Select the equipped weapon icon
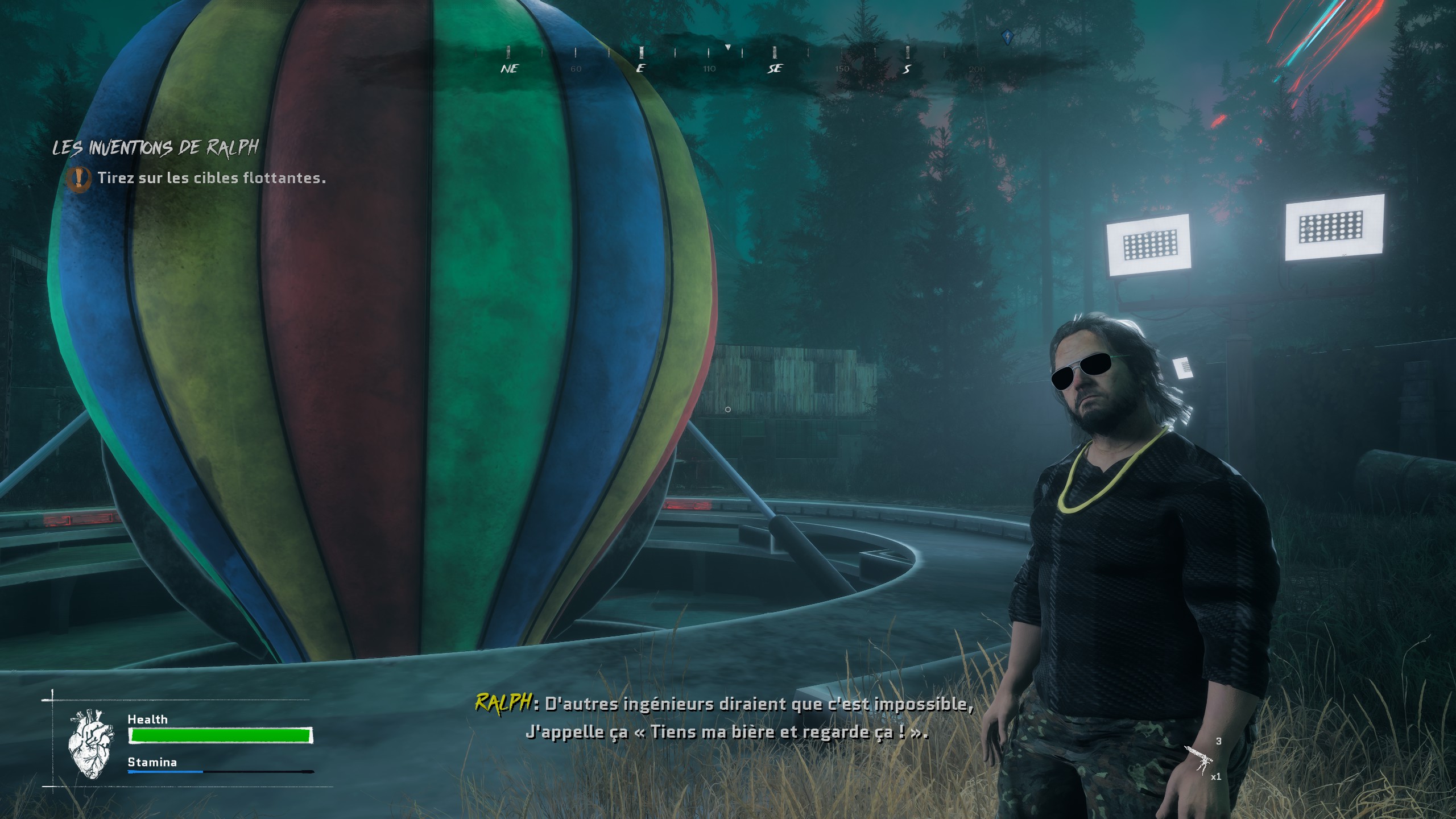 [1199, 759]
